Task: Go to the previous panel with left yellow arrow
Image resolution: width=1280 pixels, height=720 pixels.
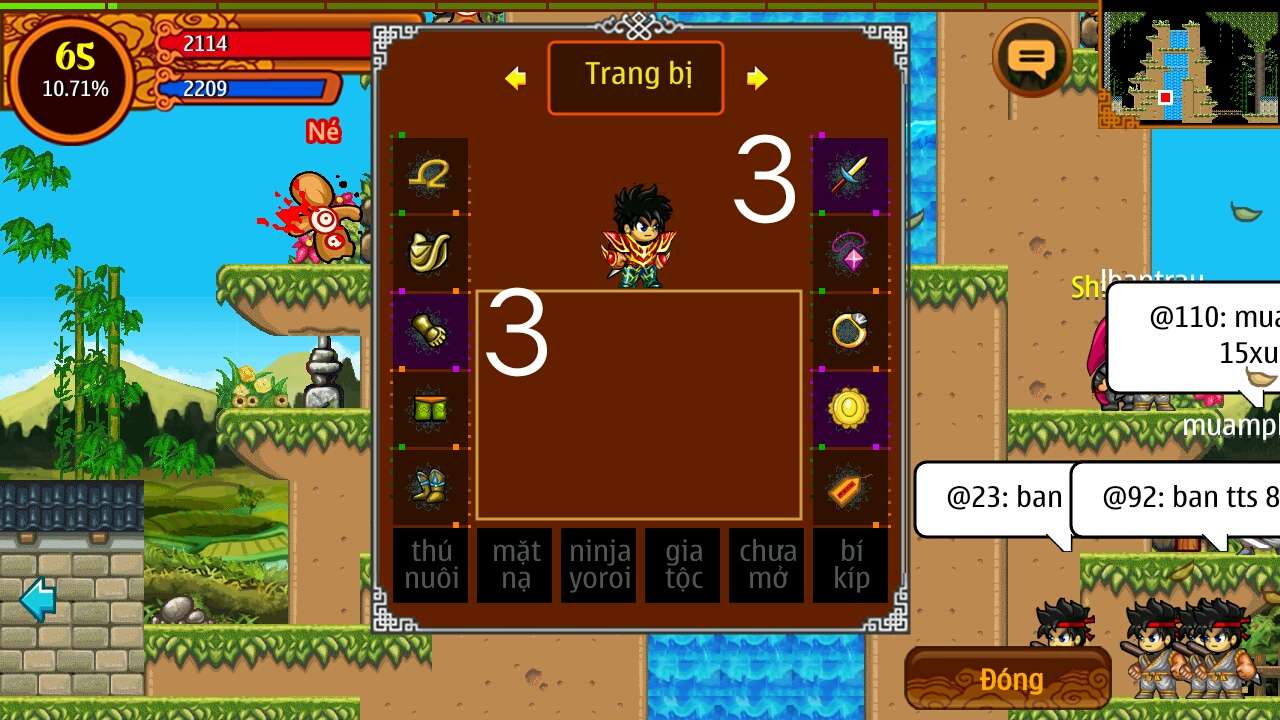Action: click(x=516, y=78)
